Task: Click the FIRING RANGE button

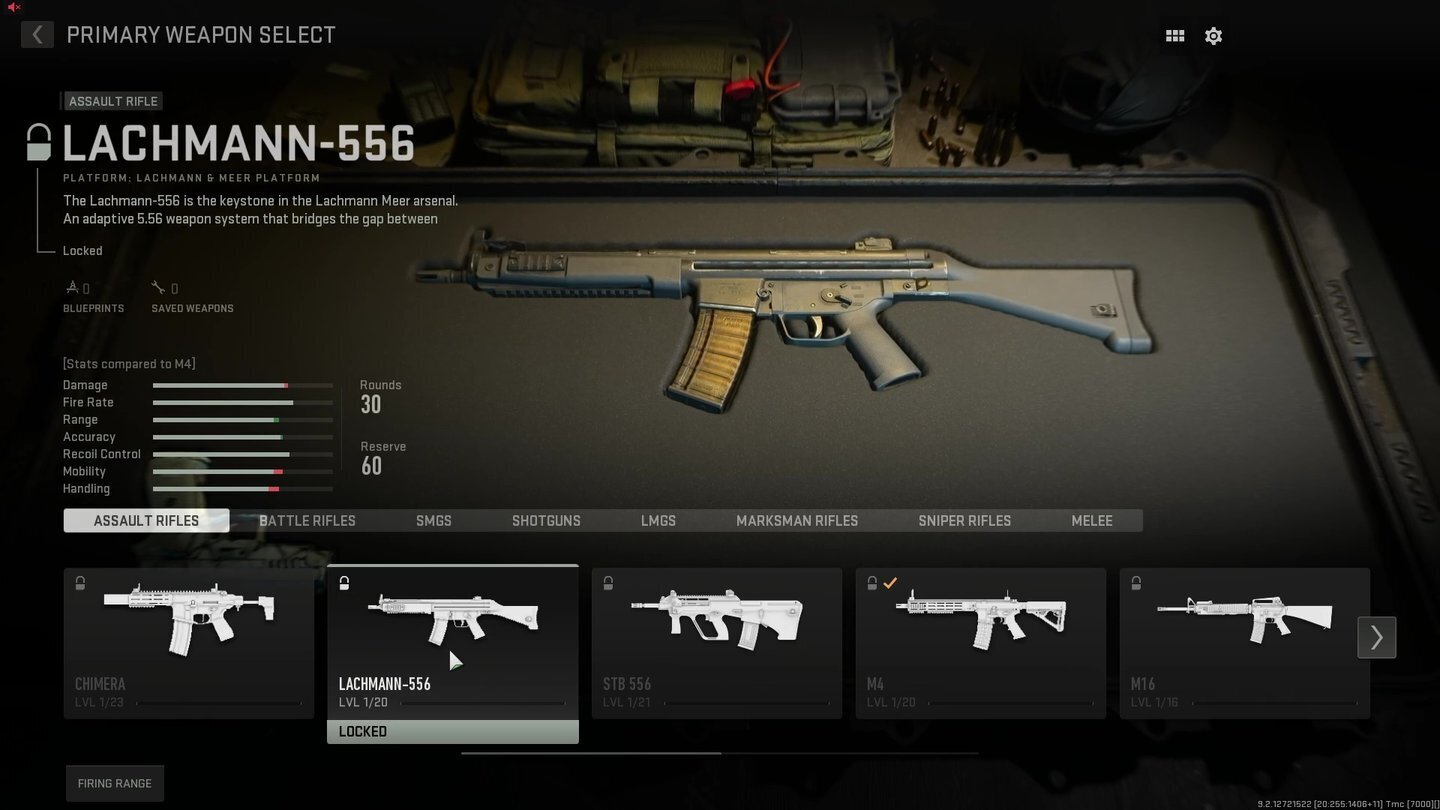Action: (x=114, y=783)
